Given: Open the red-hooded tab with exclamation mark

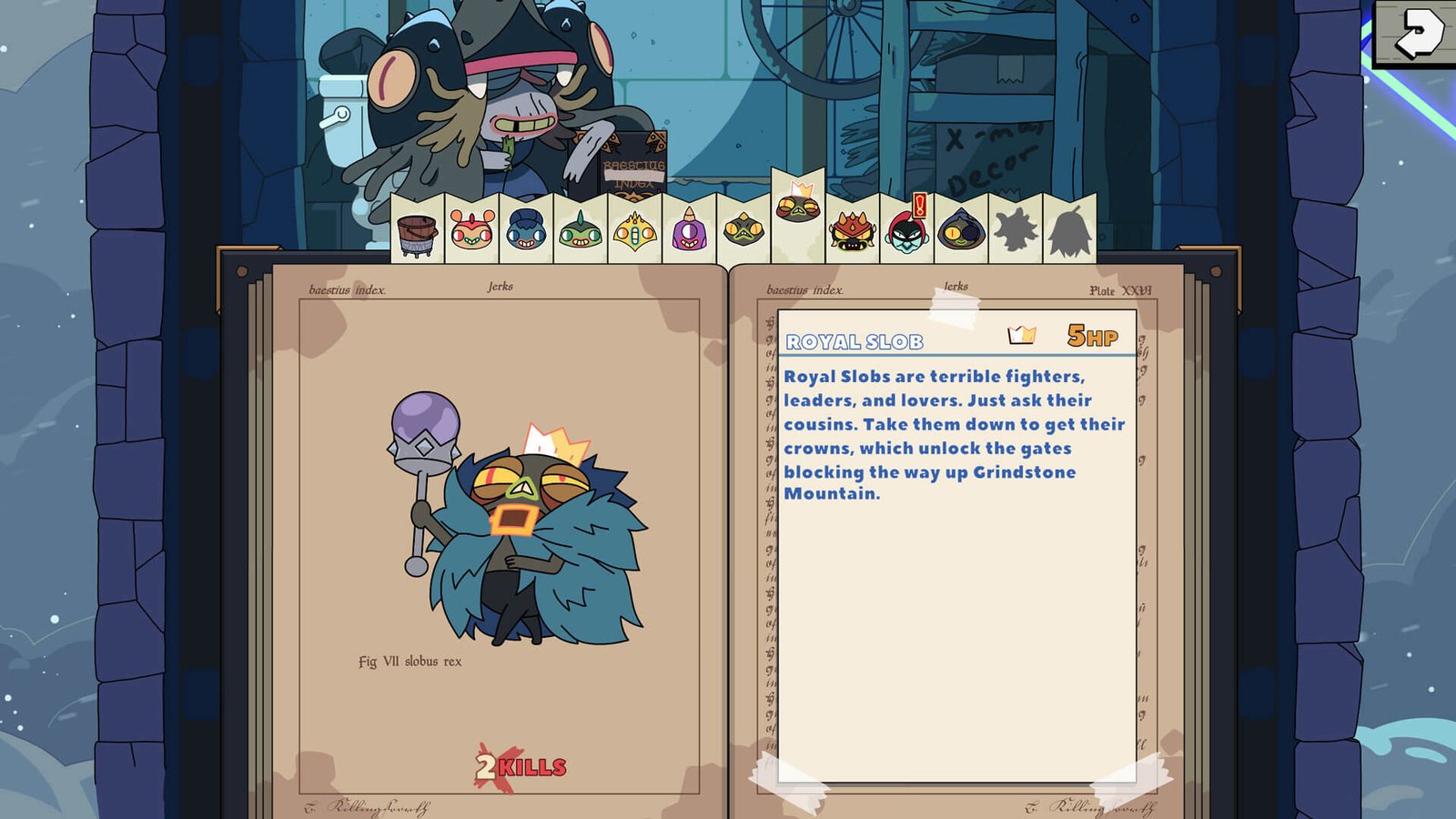Looking at the screenshot, I should (906, 229).
